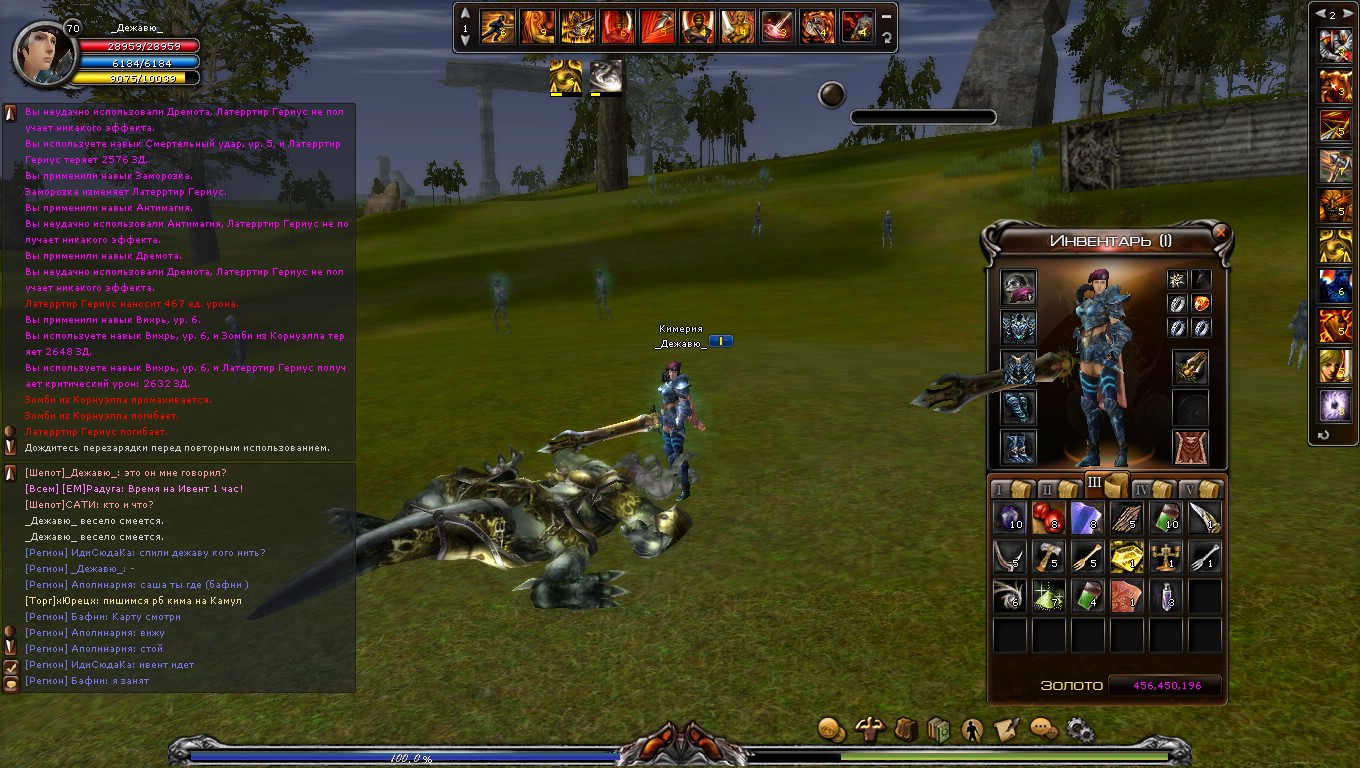The height and width of the screenshot is (768, 1360).
Task: Open the settings gears icon
Action: 1080,729
